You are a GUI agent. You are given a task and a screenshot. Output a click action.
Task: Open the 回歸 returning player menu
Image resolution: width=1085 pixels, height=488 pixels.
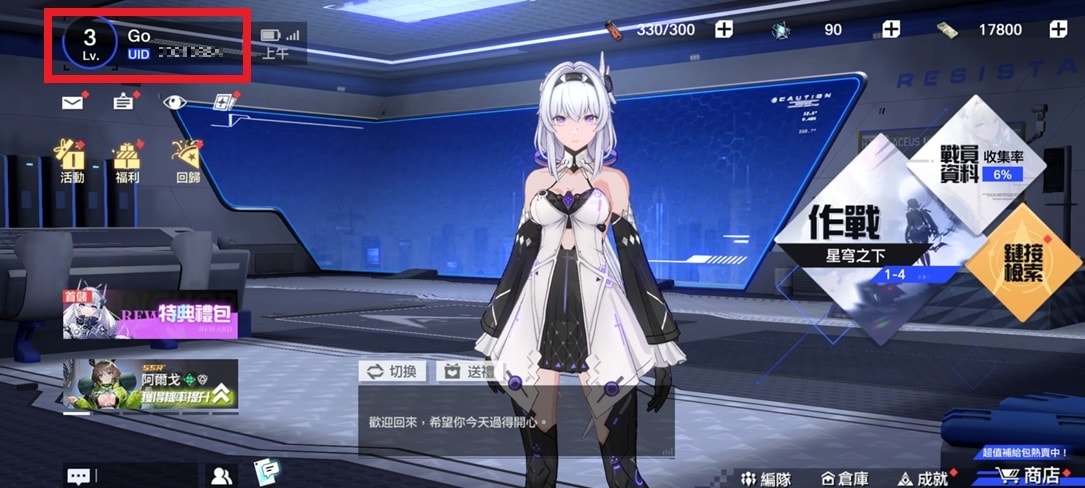coord(187,159)
